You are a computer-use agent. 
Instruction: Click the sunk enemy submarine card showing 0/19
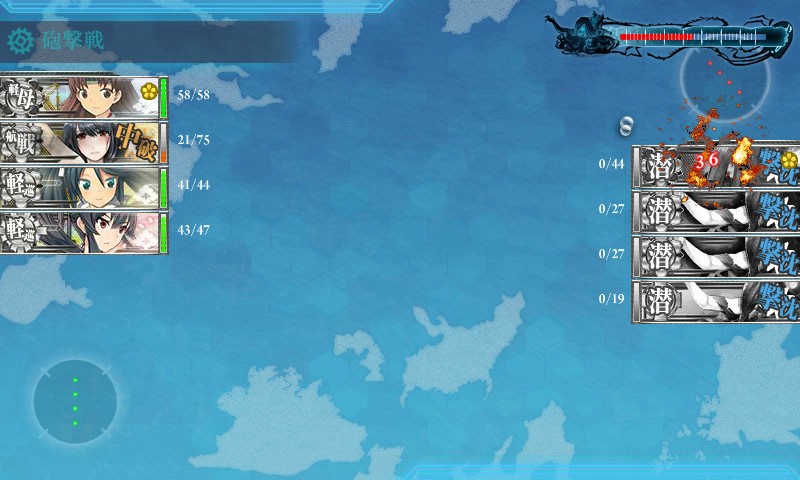[715, 300]
